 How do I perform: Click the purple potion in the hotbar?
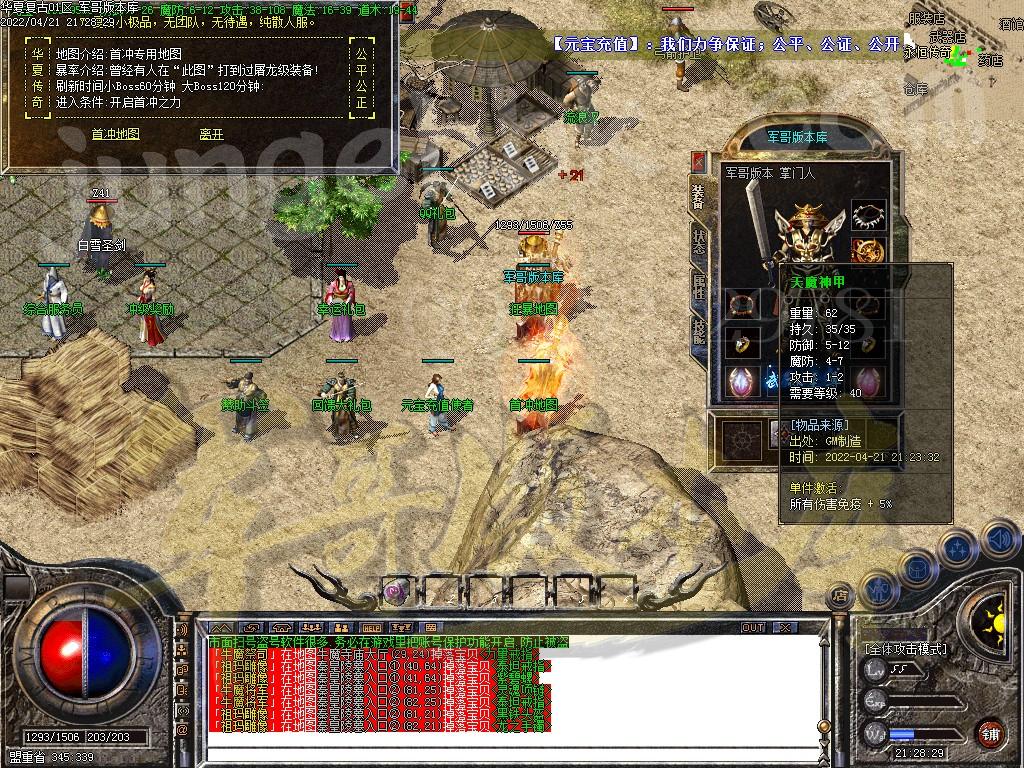(396, 591)
